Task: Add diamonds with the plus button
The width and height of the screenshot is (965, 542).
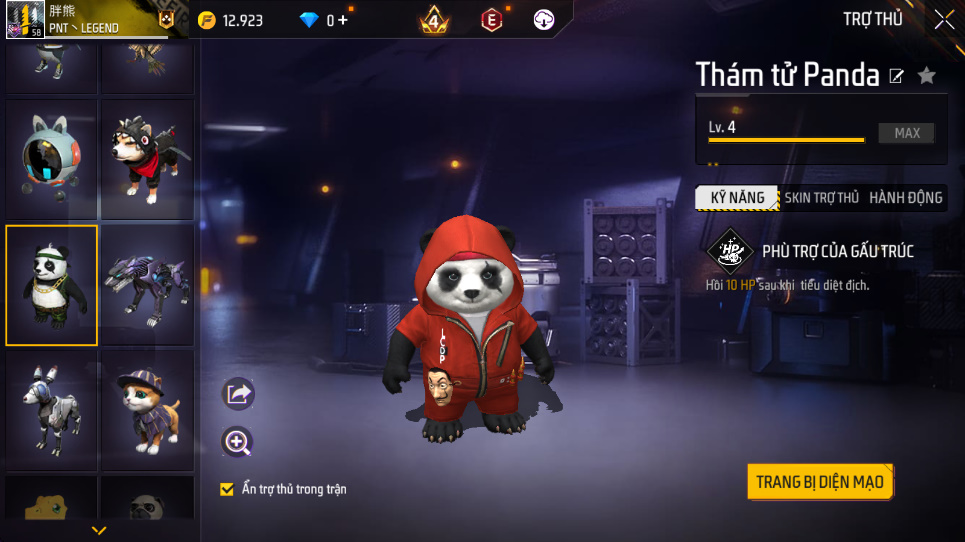Action: (343, 20)
